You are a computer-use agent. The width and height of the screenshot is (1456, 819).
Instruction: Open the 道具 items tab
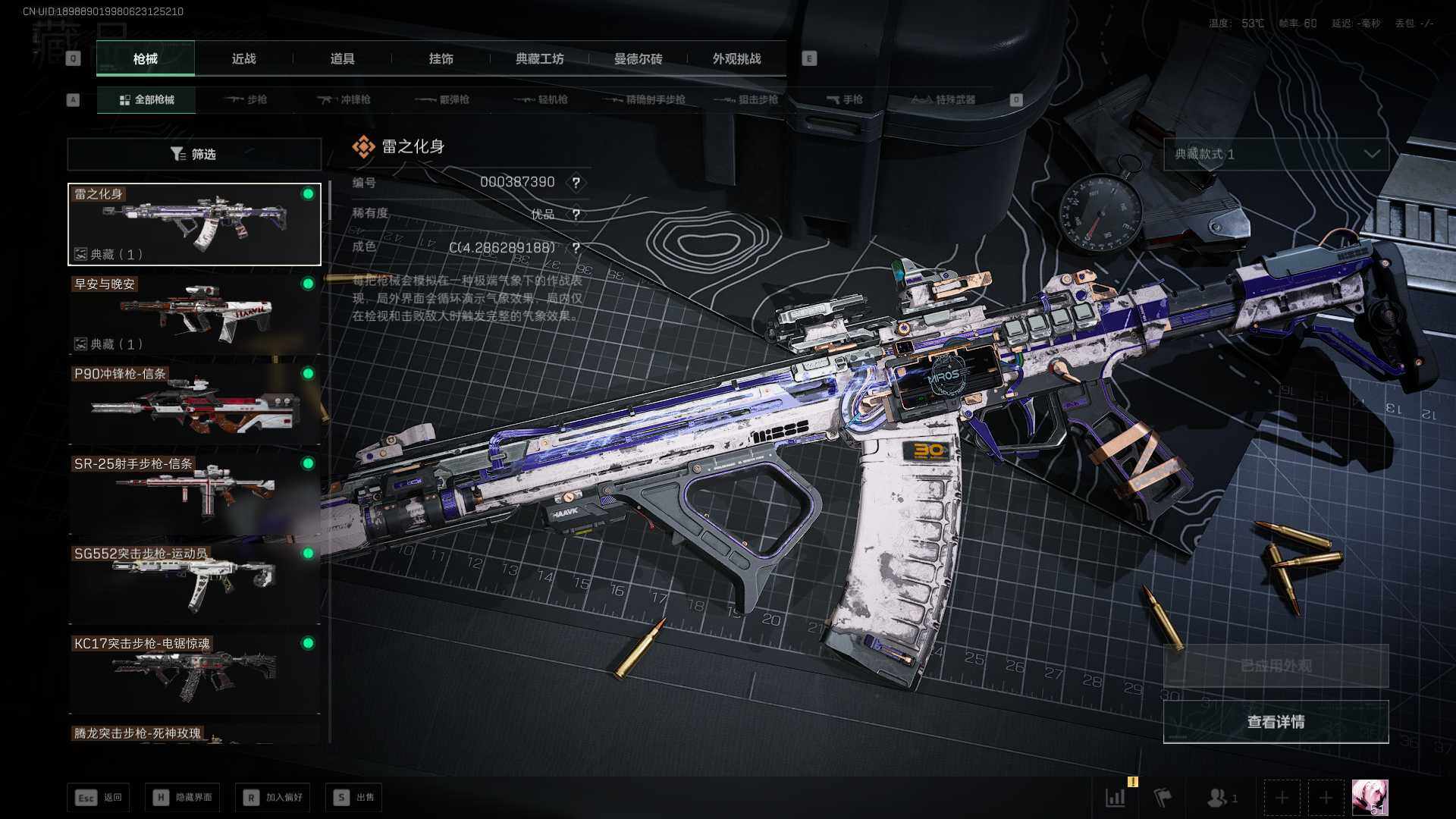pos(342,59)
